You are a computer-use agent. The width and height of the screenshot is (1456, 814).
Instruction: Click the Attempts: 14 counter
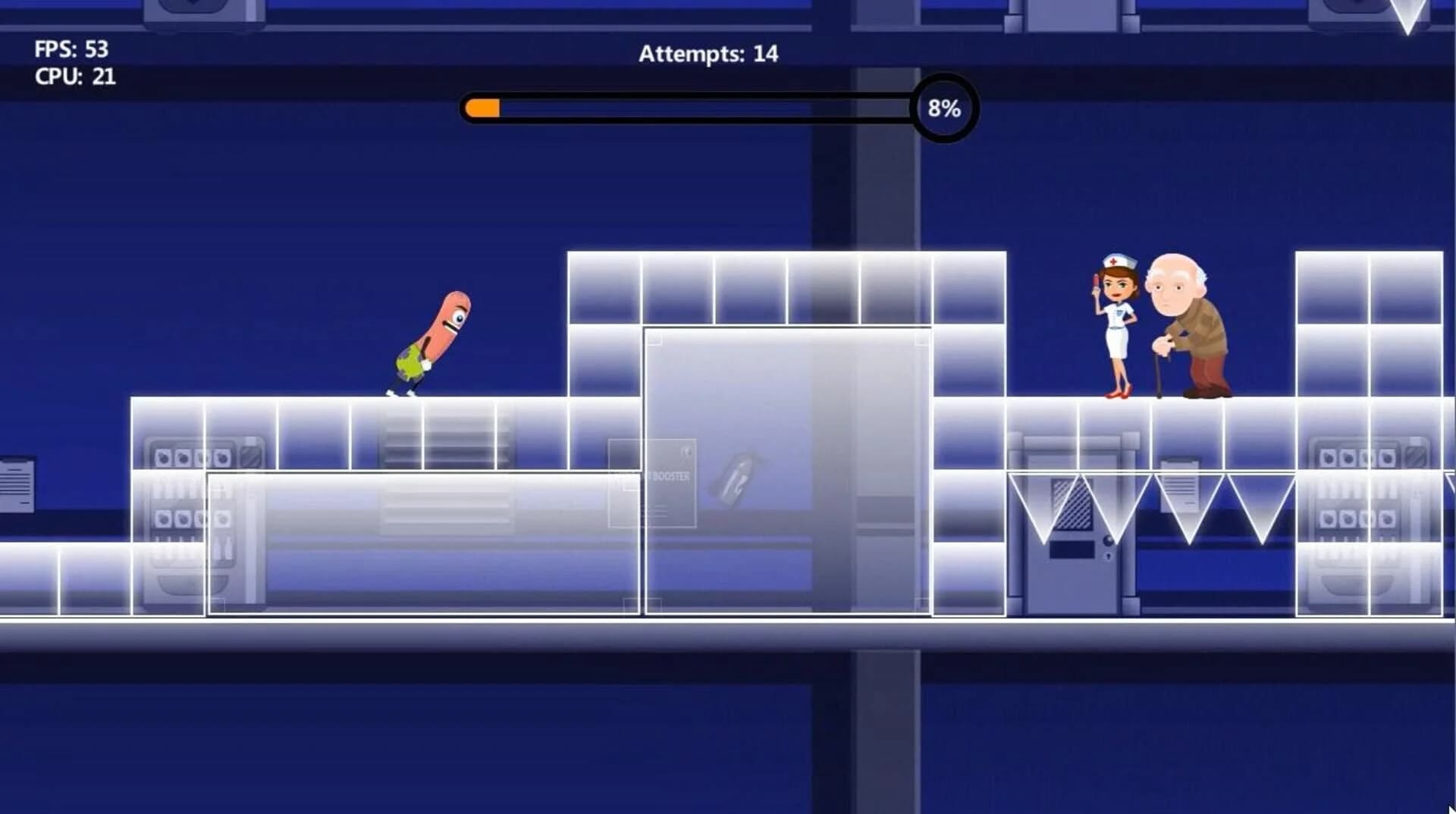(x=707, y=55)
